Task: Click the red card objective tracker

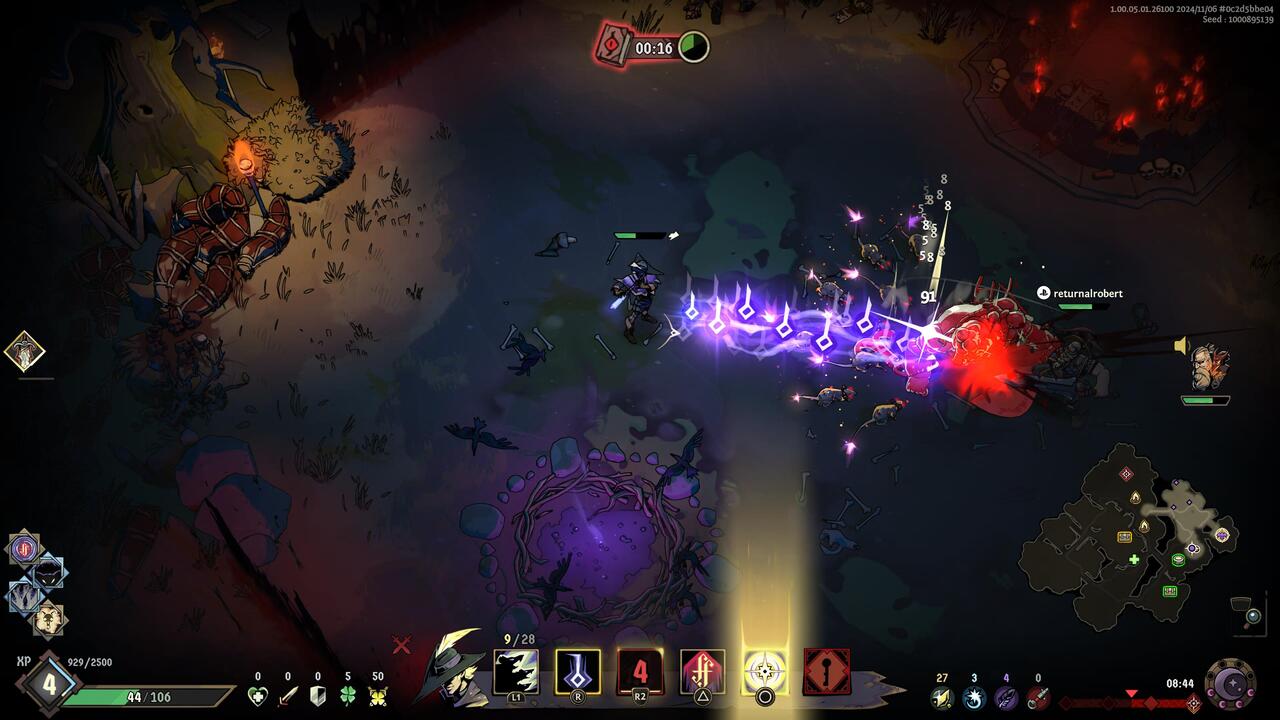Action: tap(613, 46)
